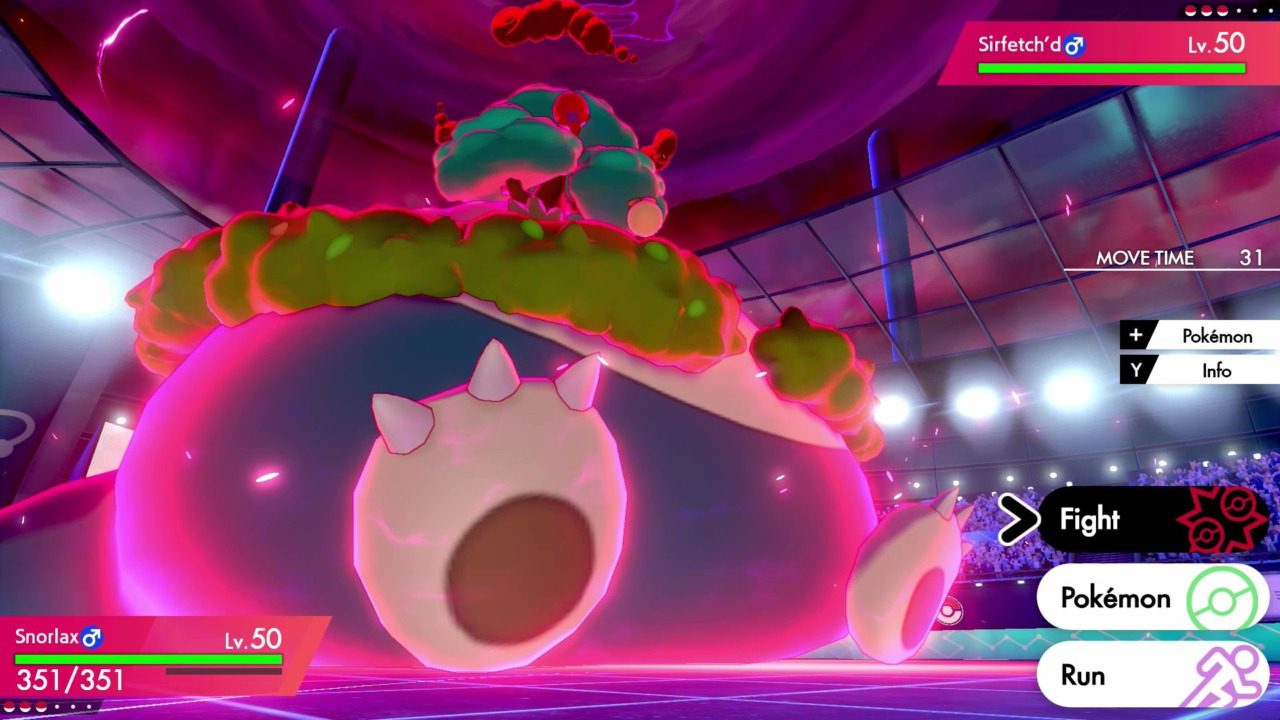The height and width of the screenshot is (720, 1280).
Task: Click the second red Poké Ball party icon
Action: [1205, 10]
